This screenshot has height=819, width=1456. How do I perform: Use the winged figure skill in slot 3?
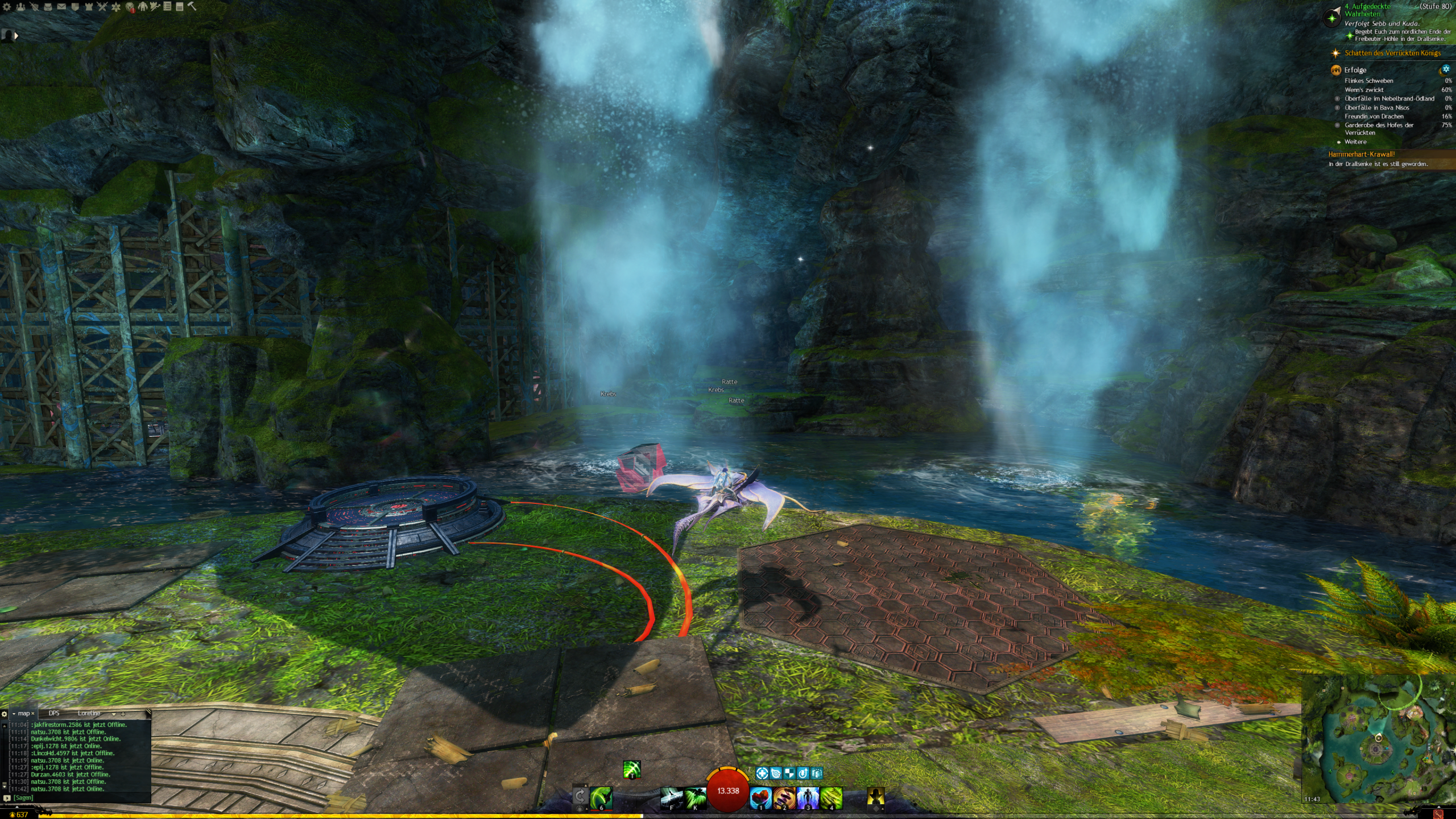point(808,797)
